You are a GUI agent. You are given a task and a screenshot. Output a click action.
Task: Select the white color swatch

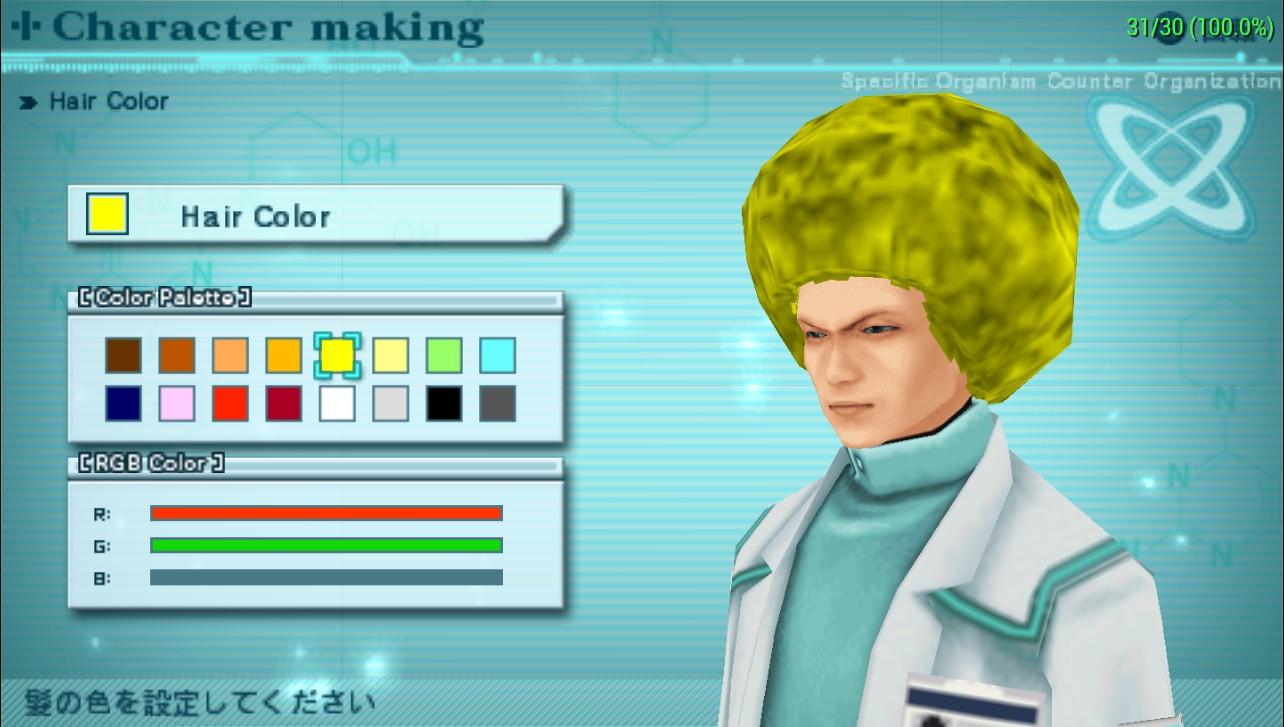pos(337,404)
